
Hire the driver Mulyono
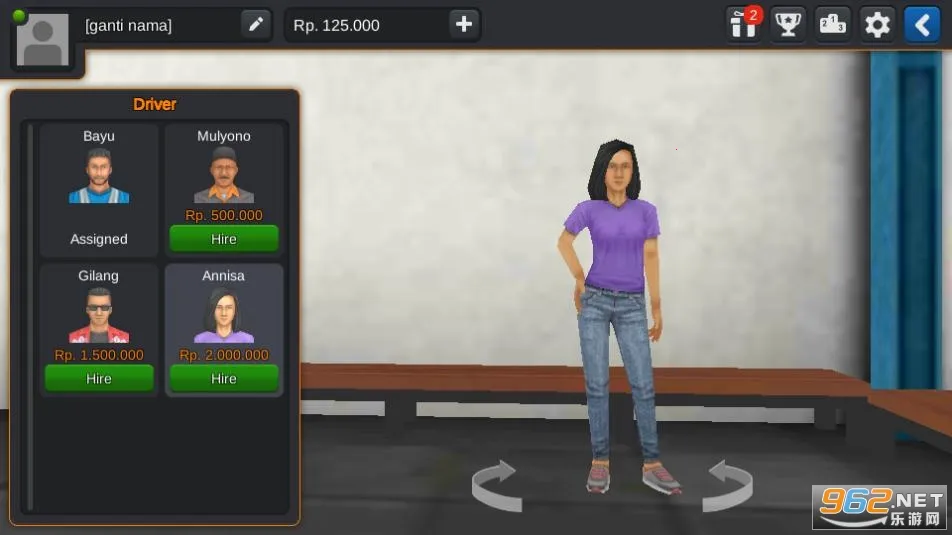point(224,239)
